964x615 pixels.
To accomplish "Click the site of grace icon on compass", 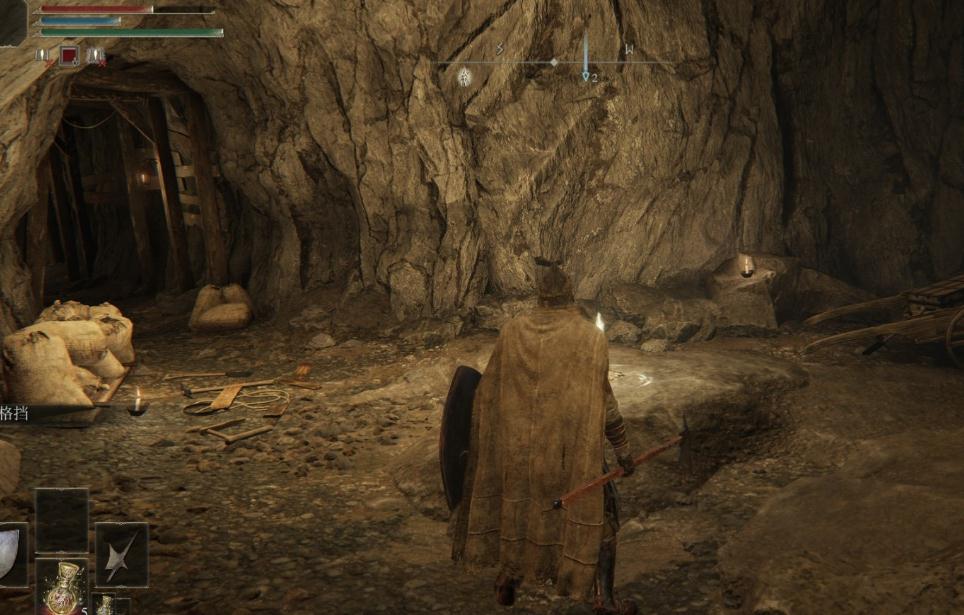I will 465,76.
